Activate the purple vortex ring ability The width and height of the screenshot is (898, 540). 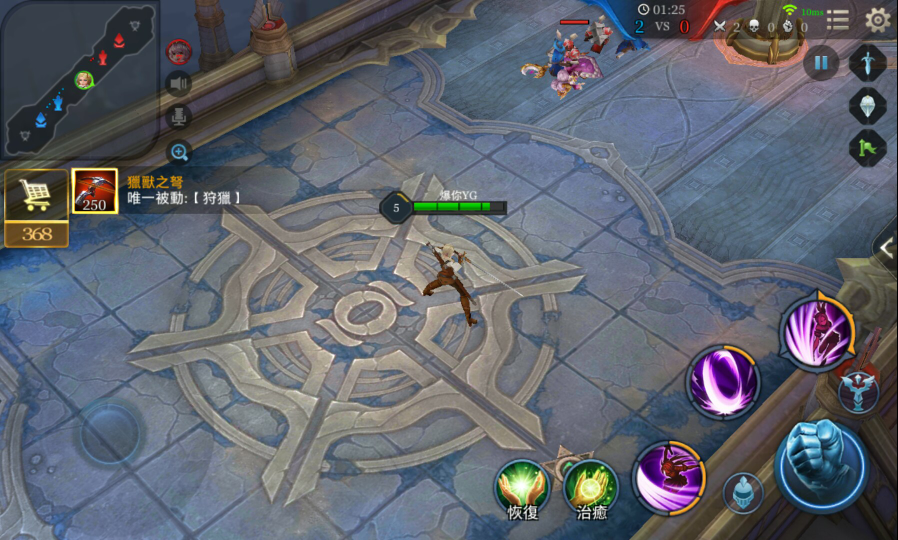click(722, 381)
